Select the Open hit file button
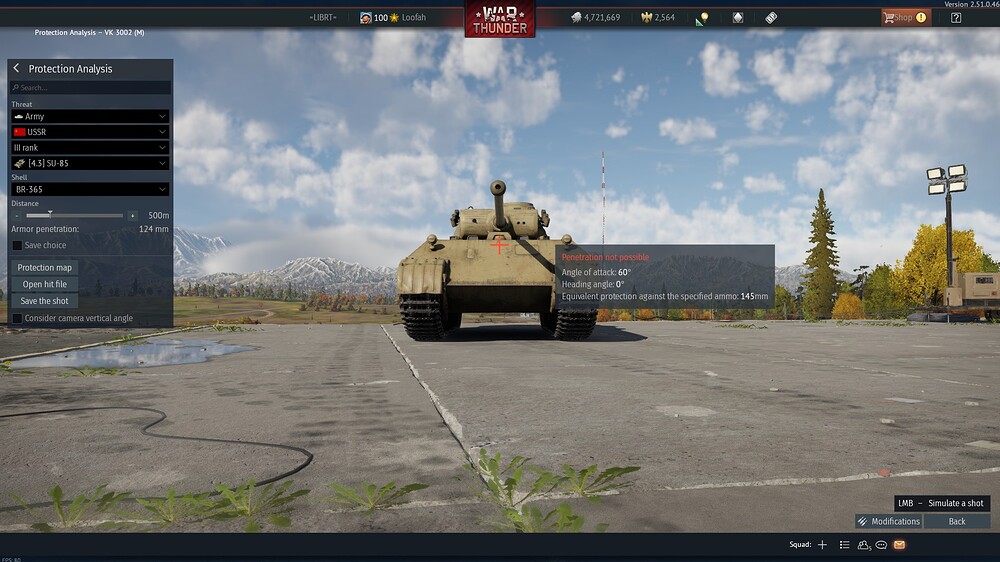1000x562 pixels. (x=45, y=284)
